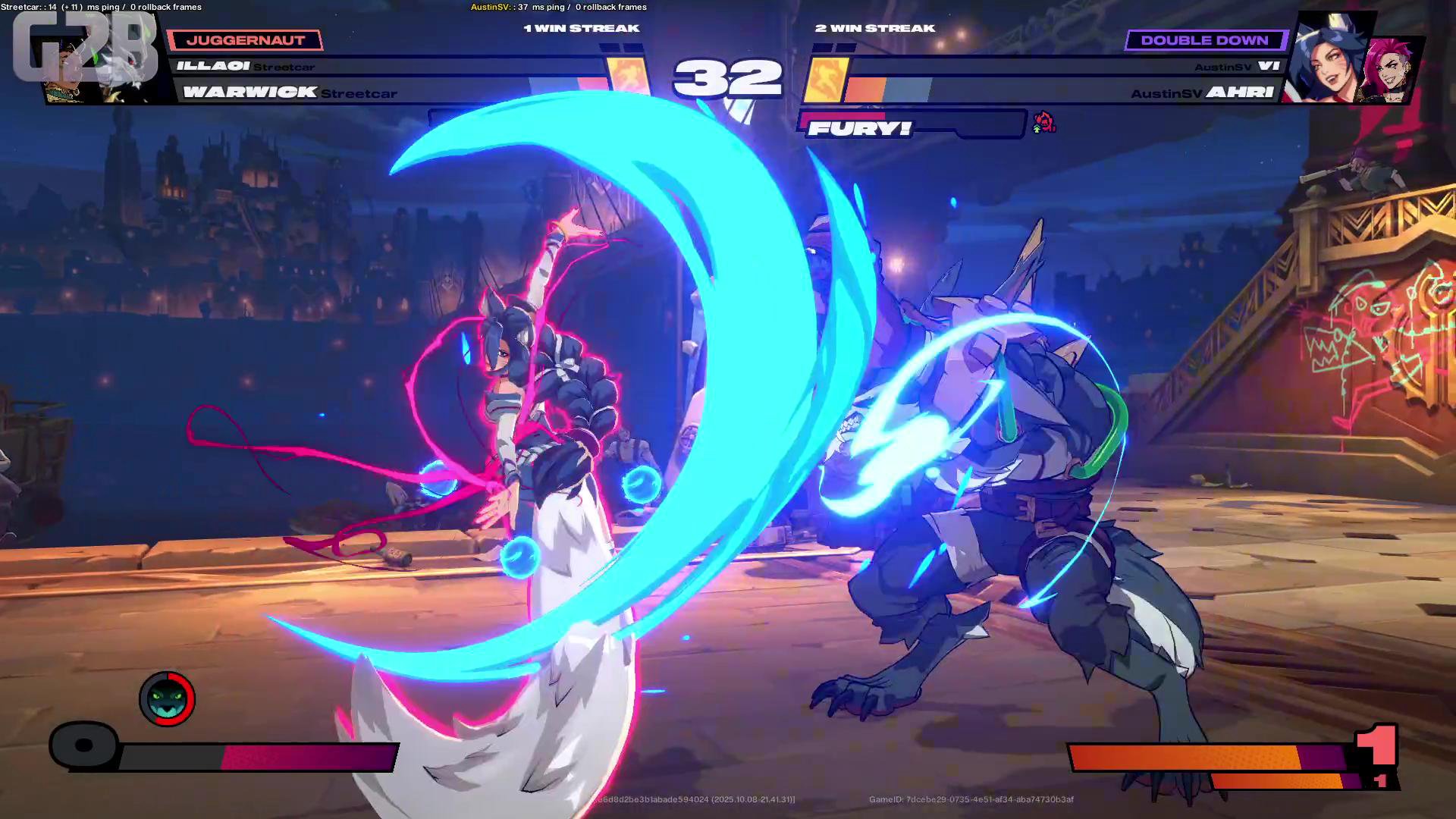Click the red Fury status icon

coord(1044,121)
